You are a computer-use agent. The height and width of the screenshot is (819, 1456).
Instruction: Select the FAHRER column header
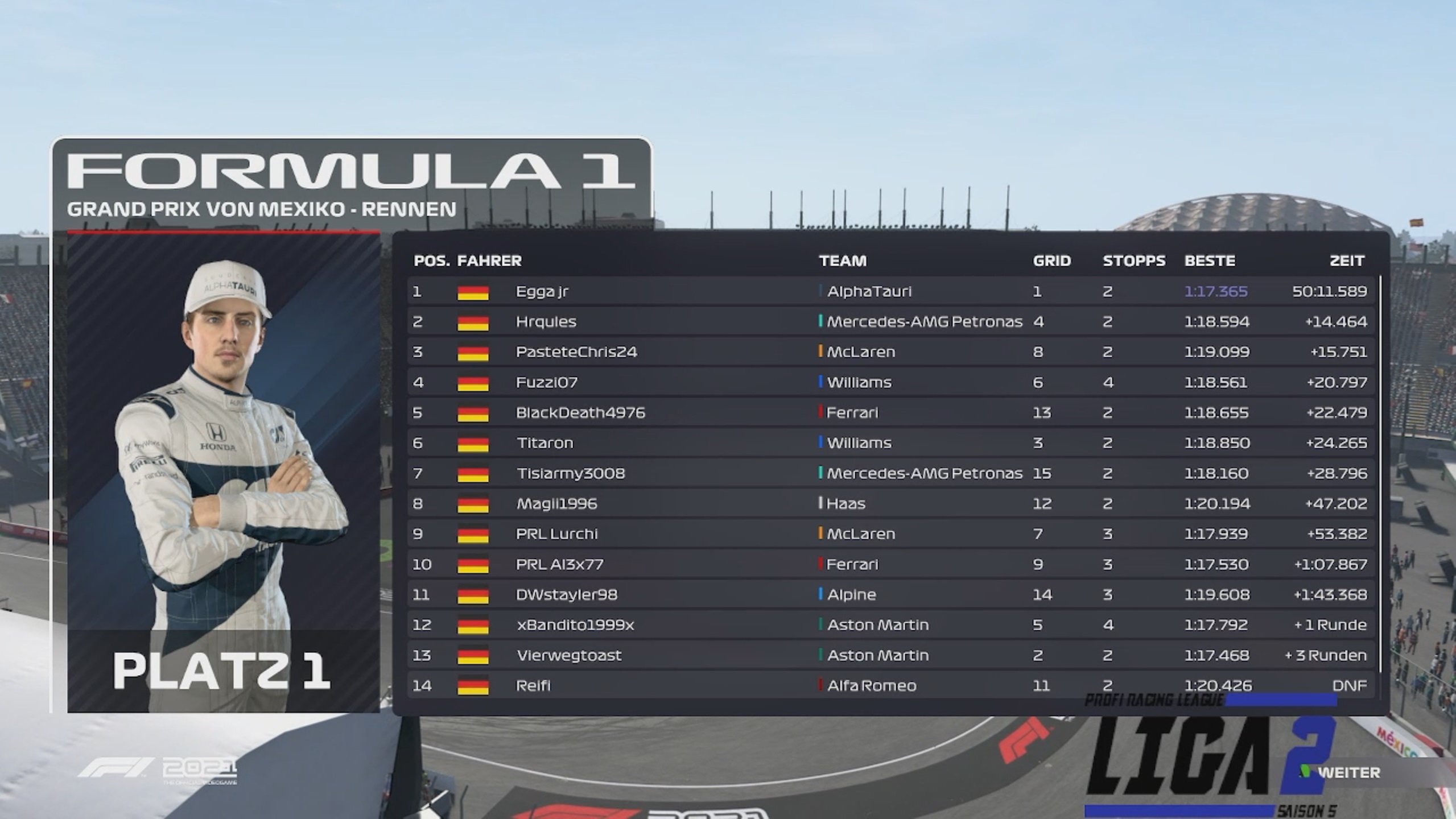click(488, 260)
